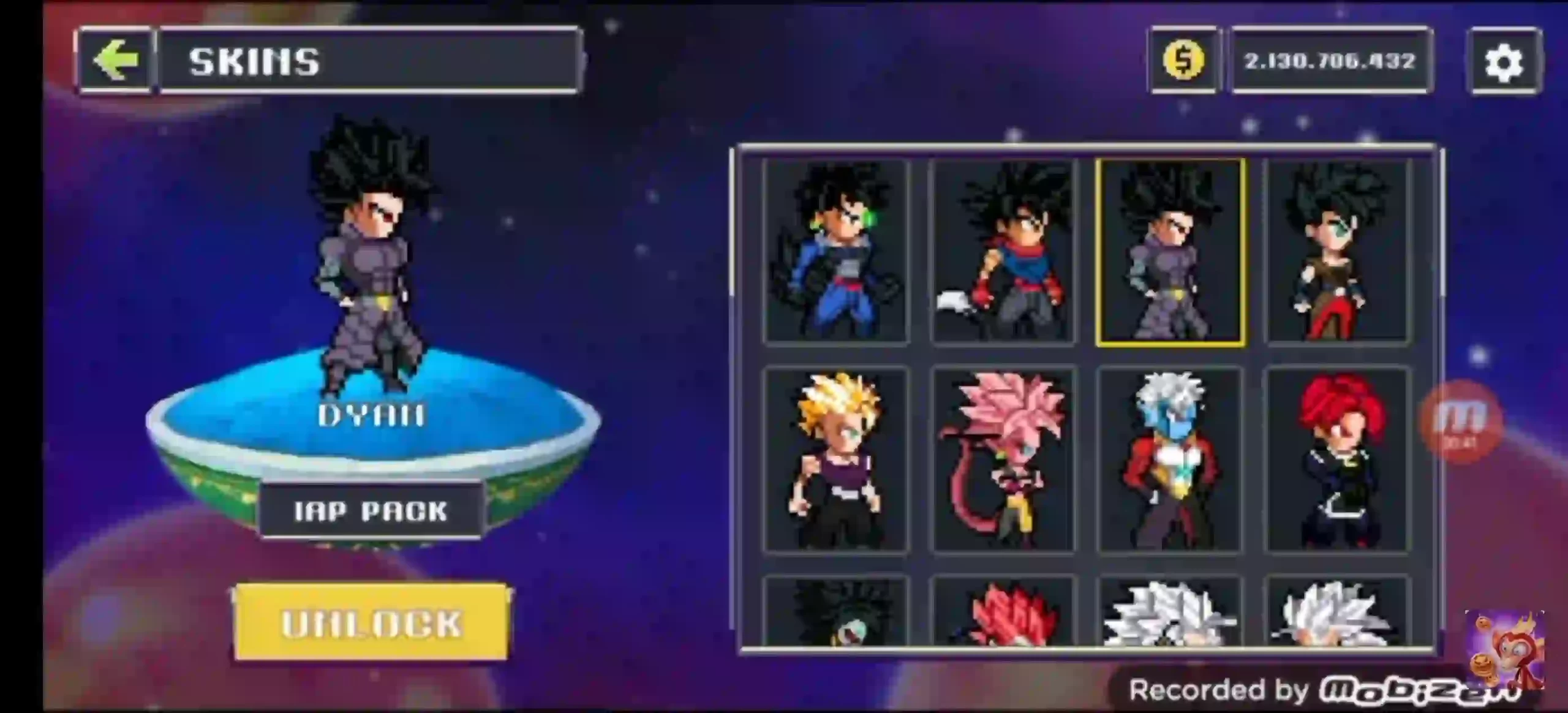Tap the Mobizen floating recorder bubble
Image resolution: width=1568 pixels, height=713 pixels.
pyautogui.click(x=1461, y=421)
